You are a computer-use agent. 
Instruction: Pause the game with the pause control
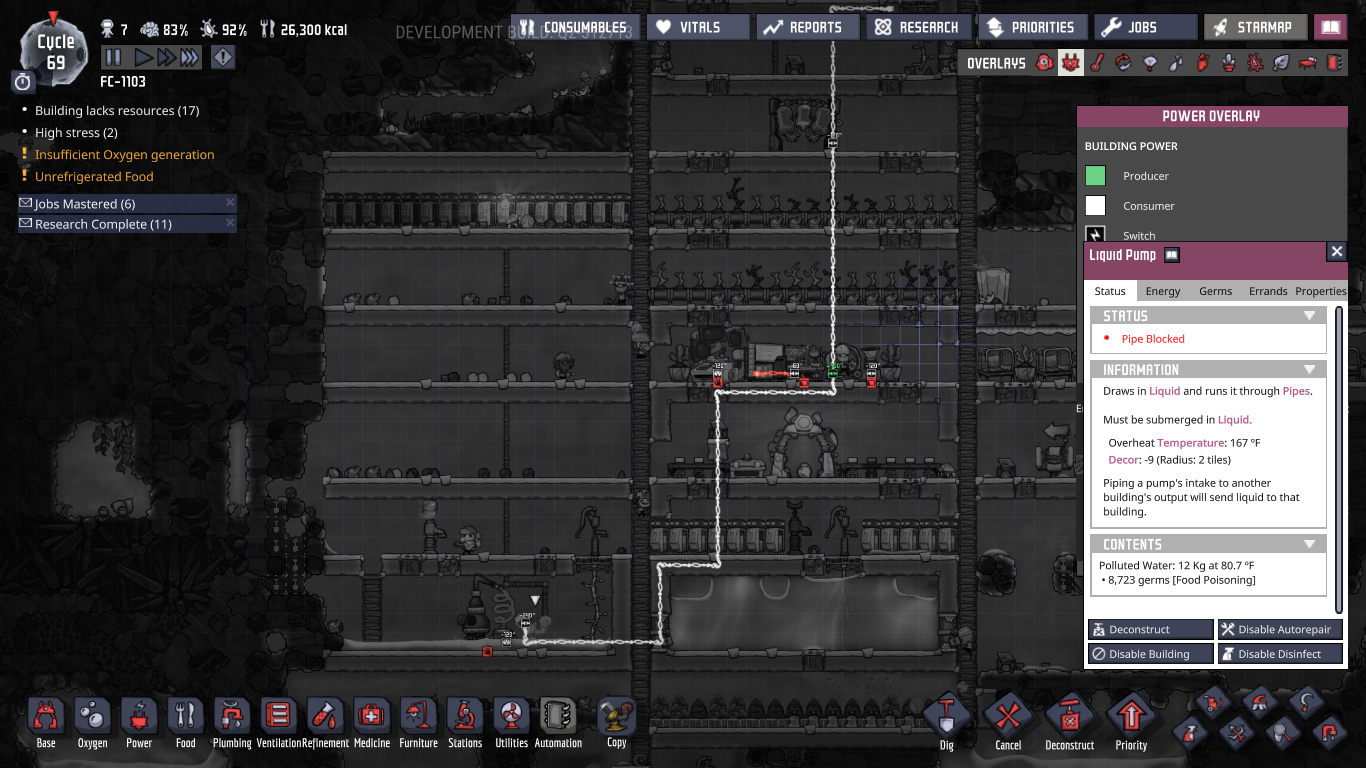point(112,57)
